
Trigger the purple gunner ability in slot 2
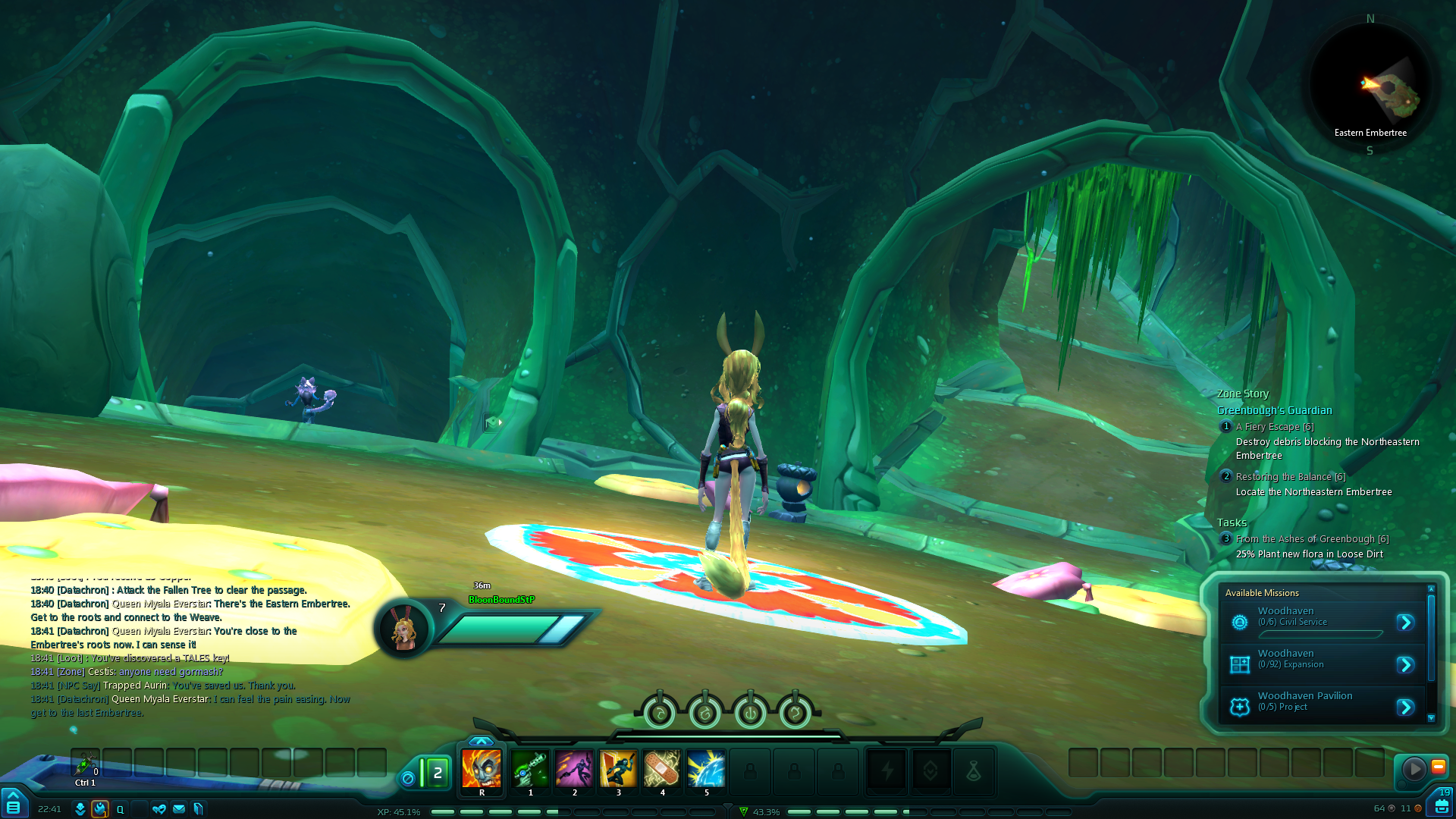[574, 768]
